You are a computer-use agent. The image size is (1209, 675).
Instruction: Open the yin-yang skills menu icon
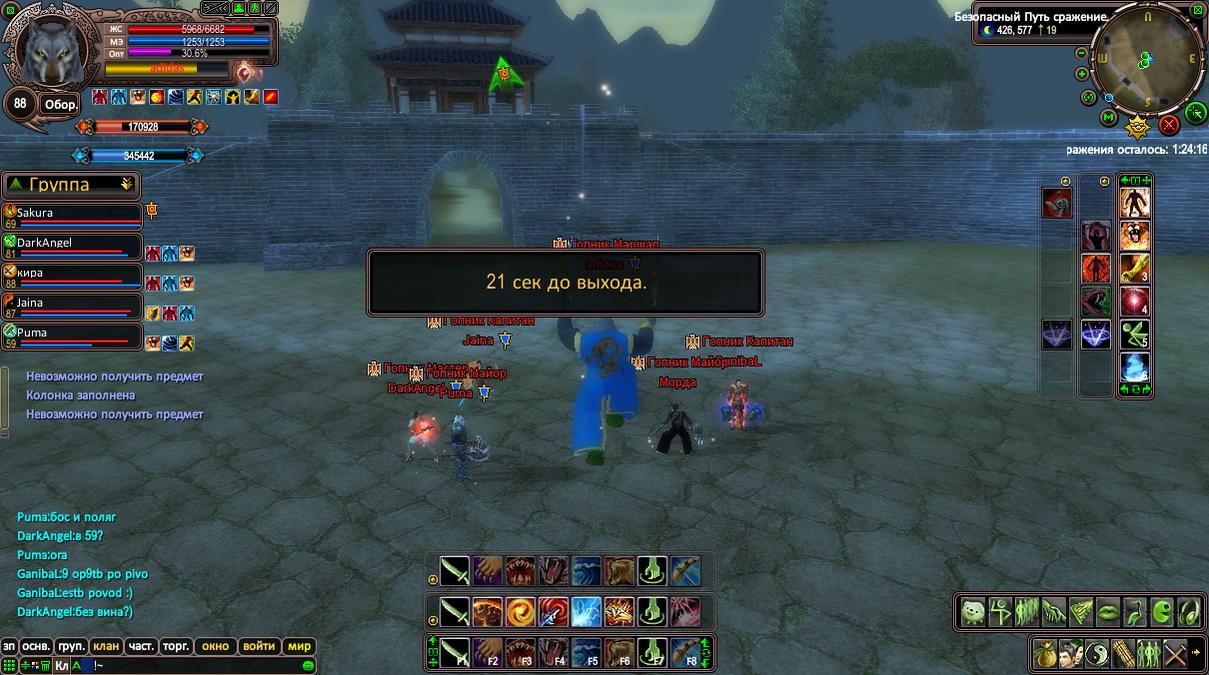pyautogui.click(x=1097, y=653)
